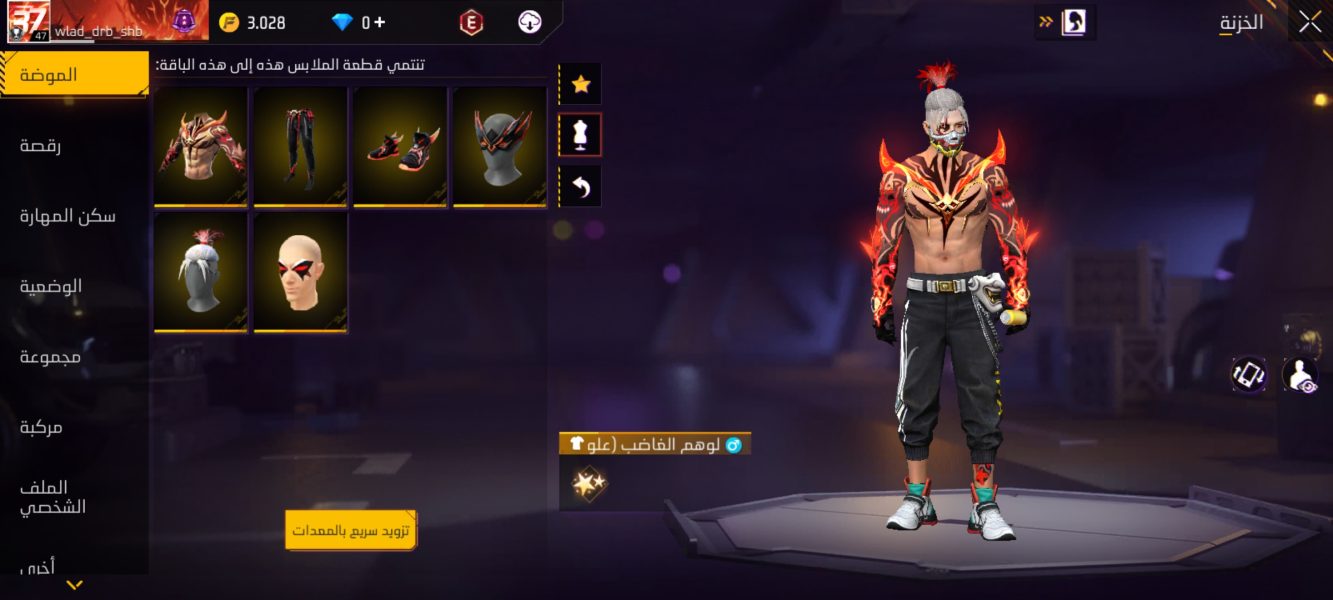Image resolution: width=1333 pixels, height=600 pixels.
Task: Click the تزويد سريع بالمعدات quick equip button
Action: click(x=350, y=530)
